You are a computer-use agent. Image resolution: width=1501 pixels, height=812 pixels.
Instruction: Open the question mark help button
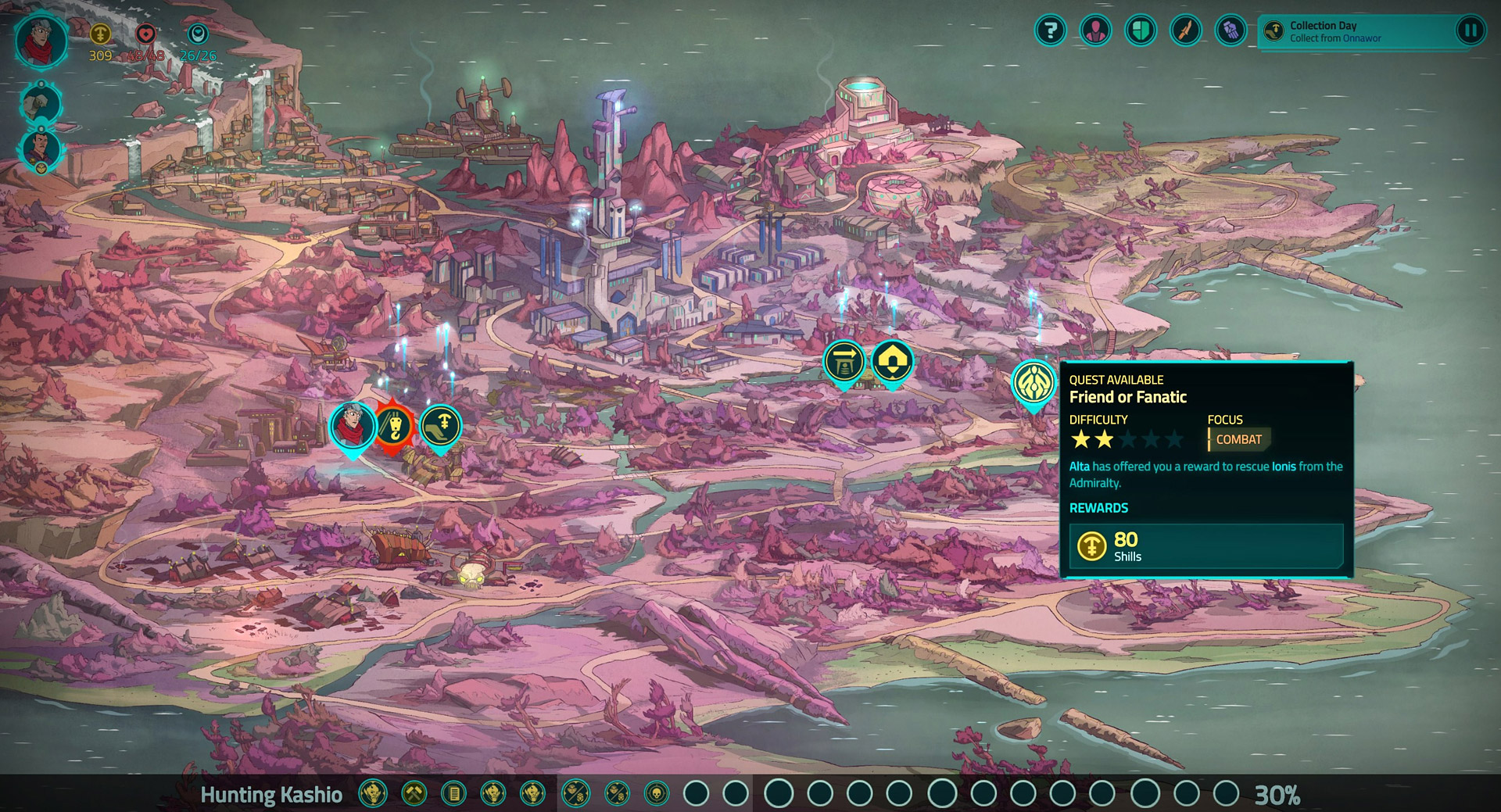pyautogui.click(x=1051, y=31)
